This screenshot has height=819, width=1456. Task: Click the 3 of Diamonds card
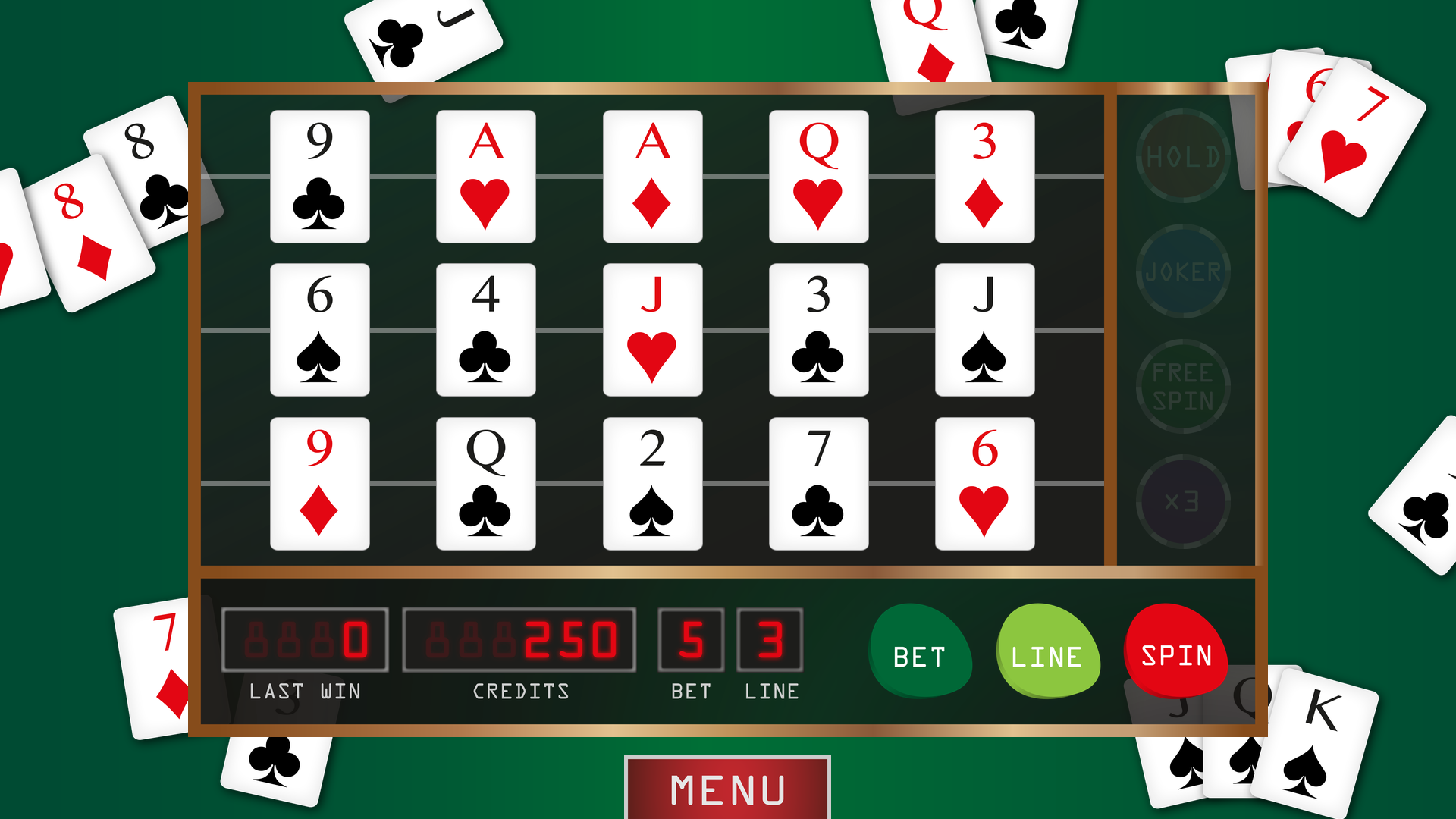pyautogui.click(x=984, y=176)
